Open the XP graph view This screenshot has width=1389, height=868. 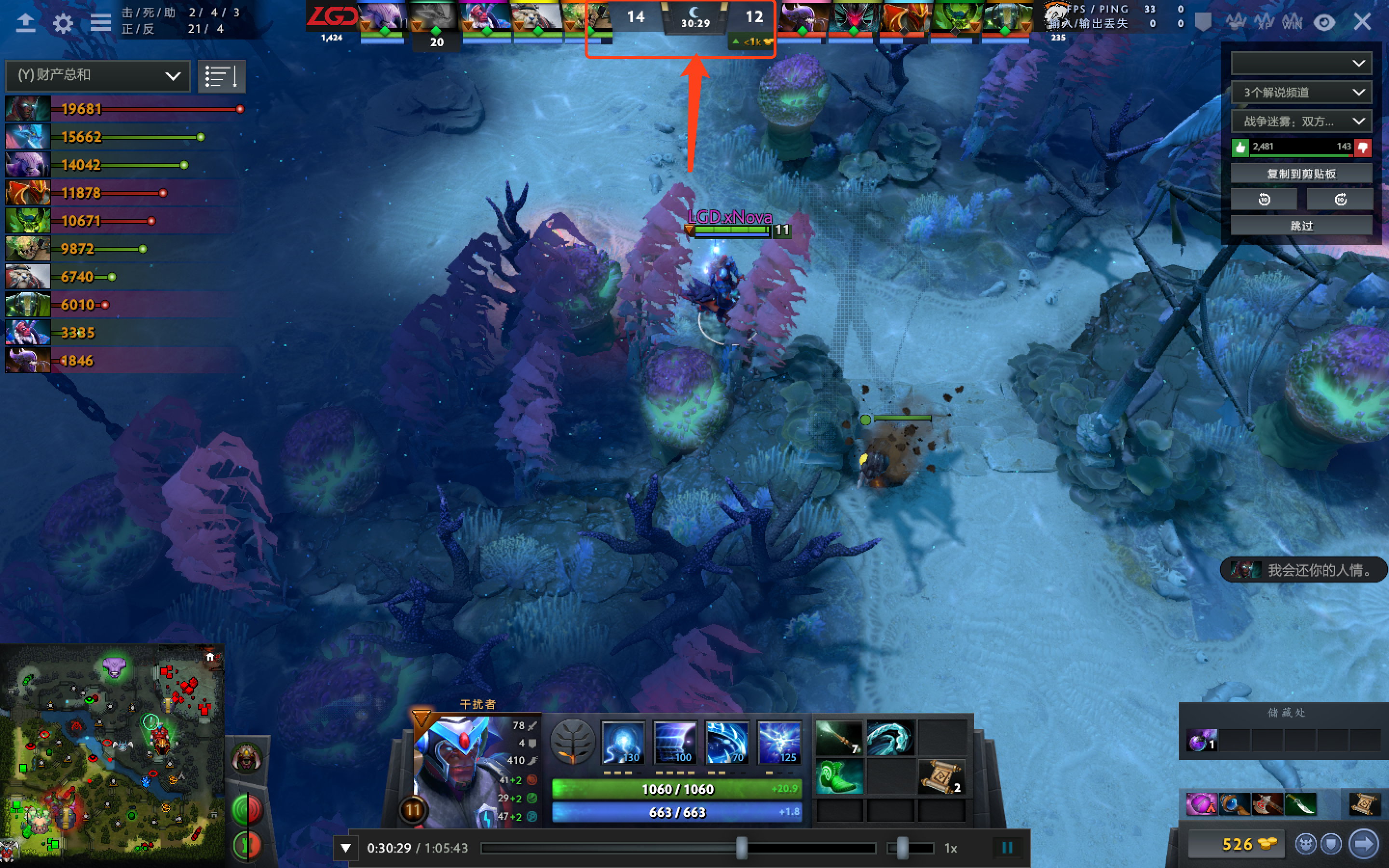coord(1265,22)
